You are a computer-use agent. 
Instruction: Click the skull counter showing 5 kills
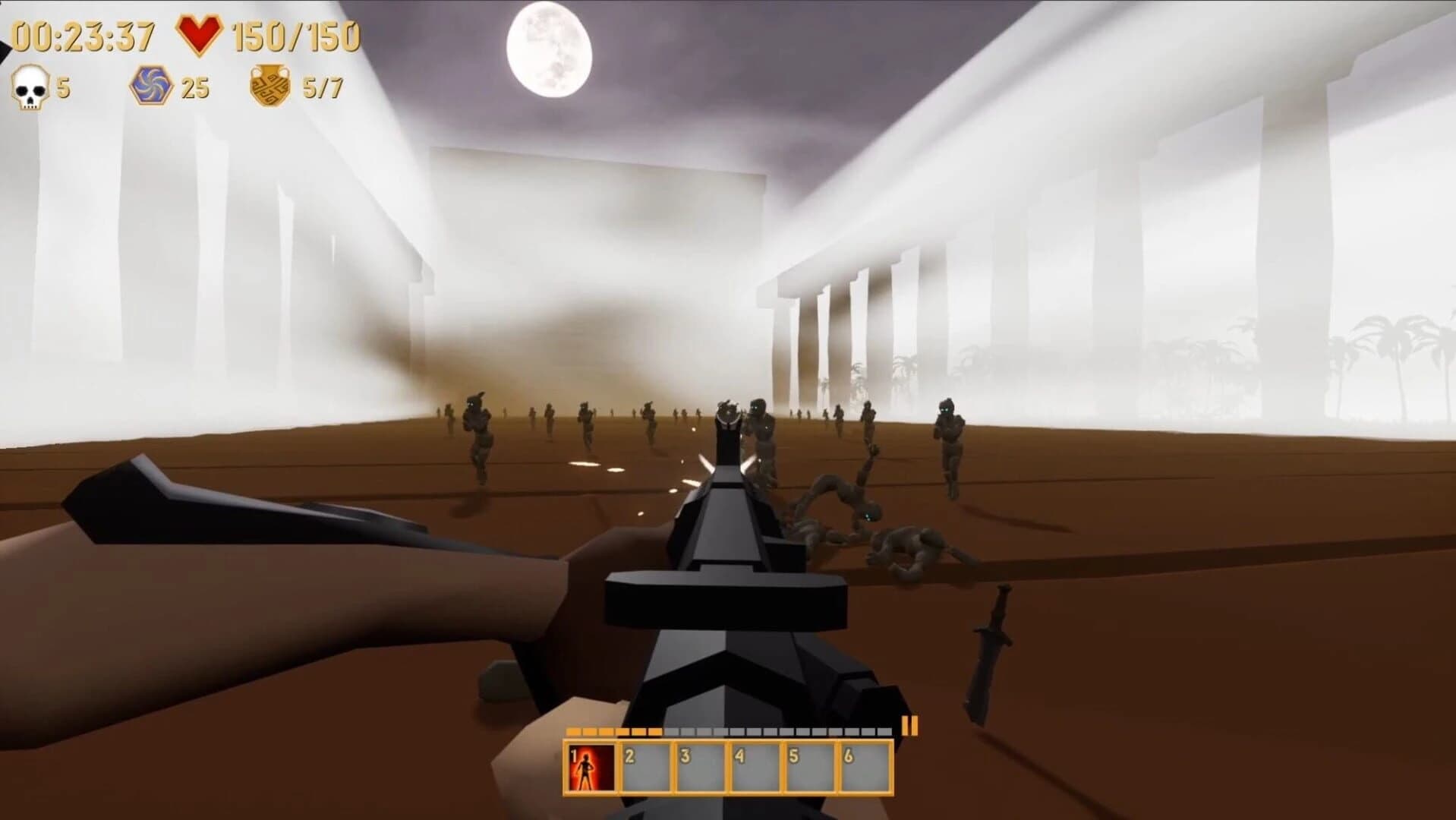click(x=61, y=88)
